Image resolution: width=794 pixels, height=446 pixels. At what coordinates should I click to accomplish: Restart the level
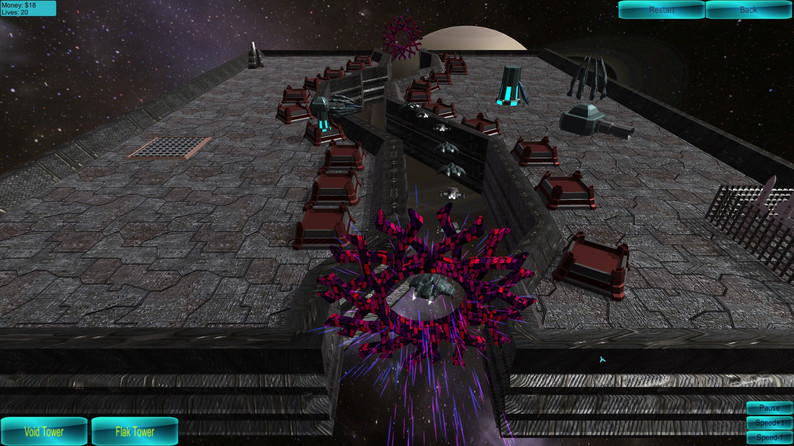661,10
